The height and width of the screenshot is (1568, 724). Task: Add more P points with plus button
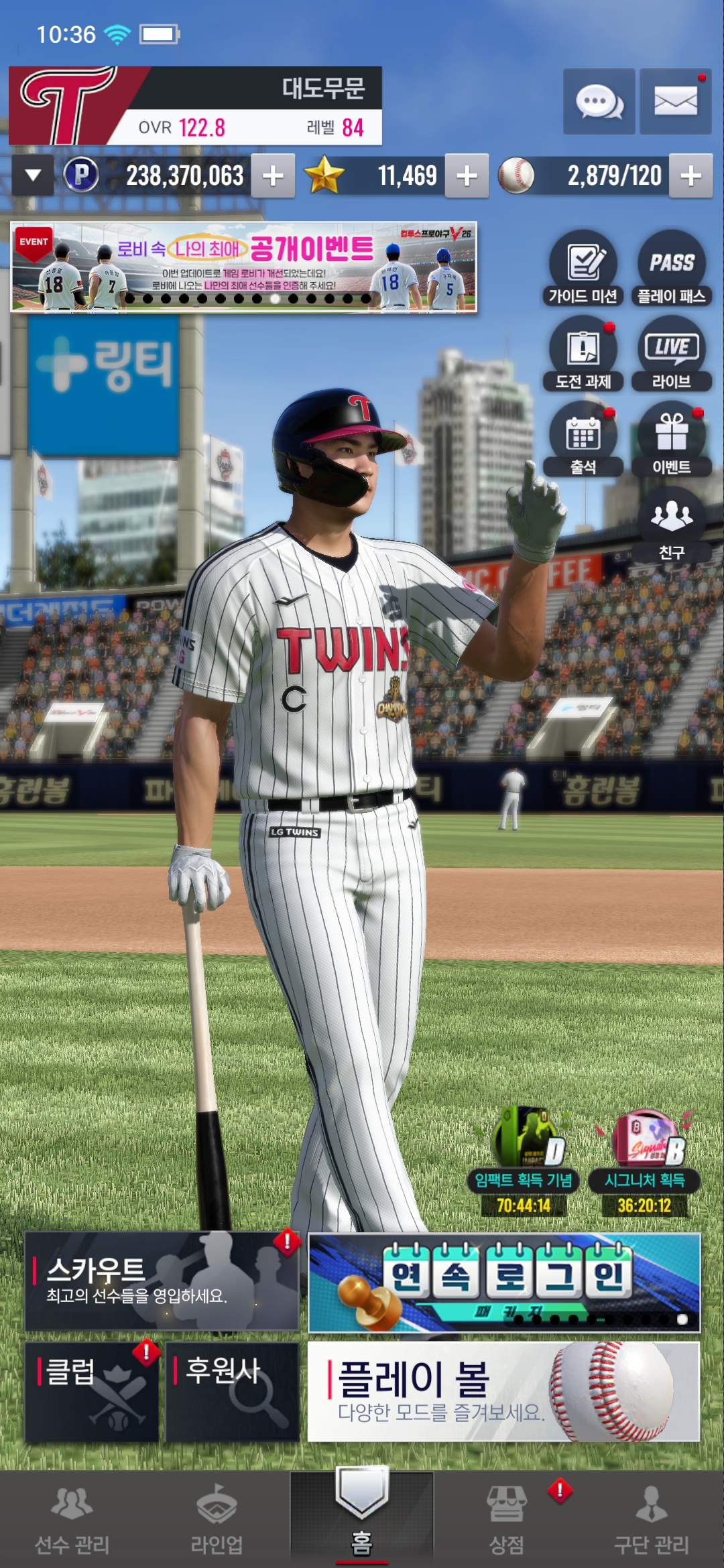click(x=273, y=176)
